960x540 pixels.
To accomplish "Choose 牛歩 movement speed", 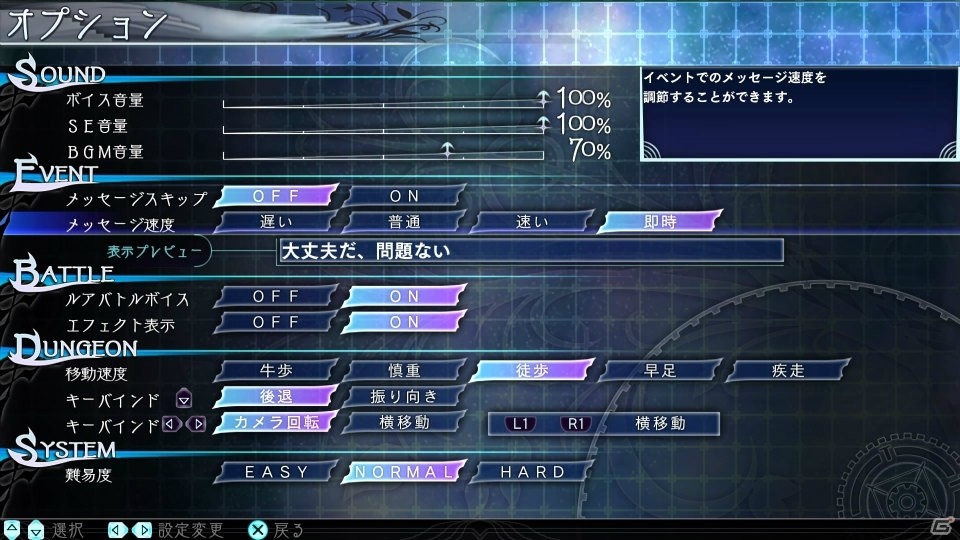I will (x=277, y=371).
